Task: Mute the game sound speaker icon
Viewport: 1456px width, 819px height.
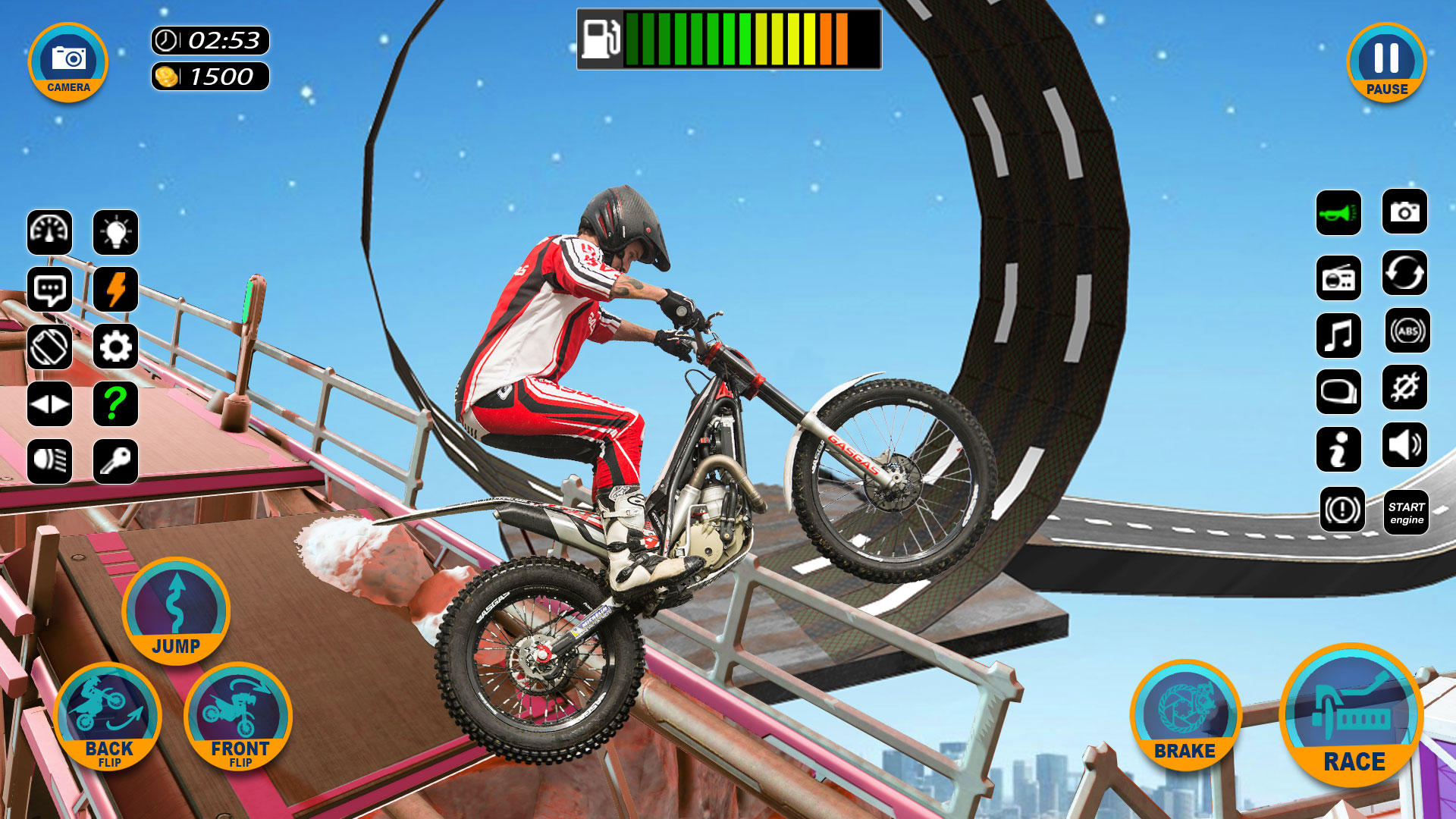Action: (1404, 448)
